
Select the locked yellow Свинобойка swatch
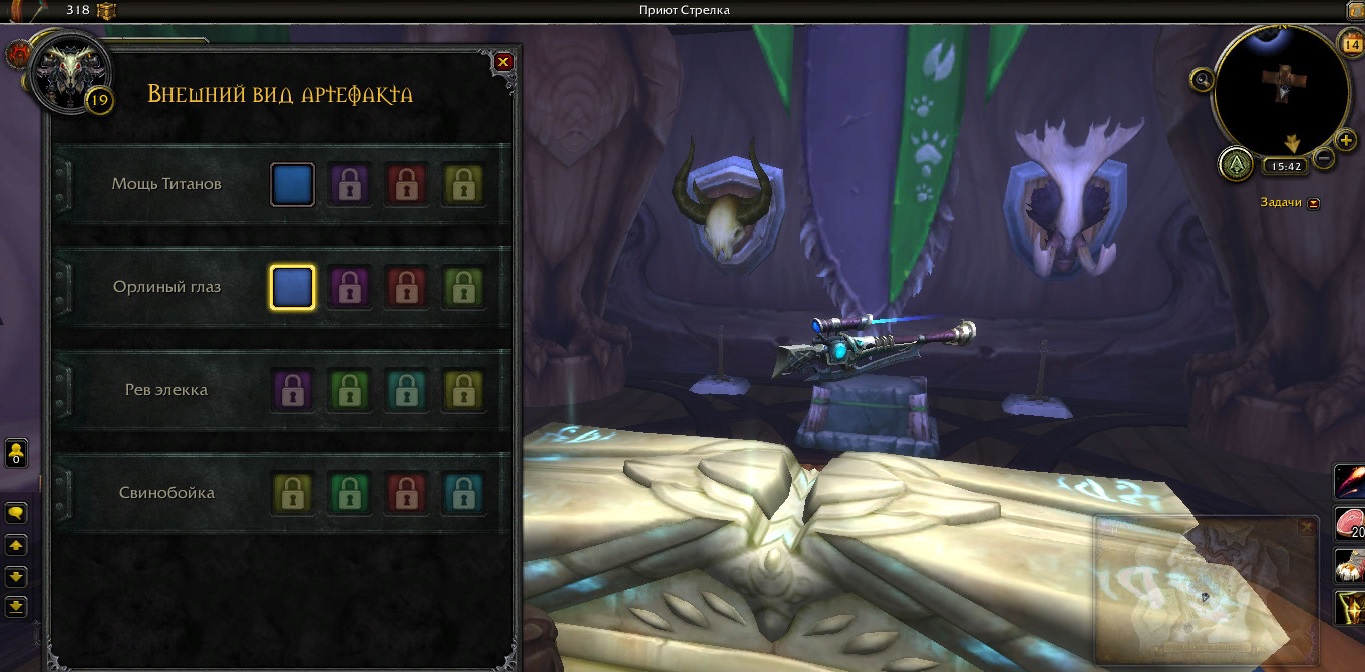(x=293, y=492)
